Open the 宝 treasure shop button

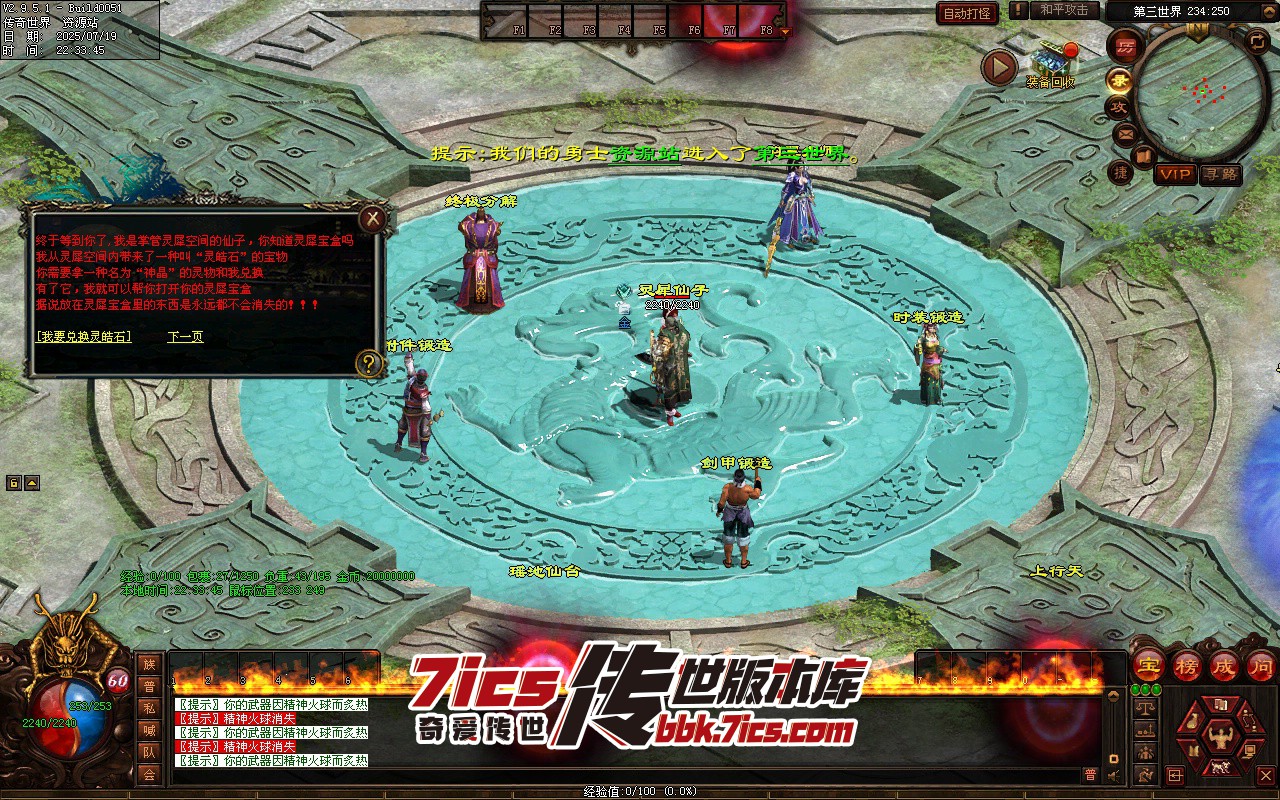click(1148, 665)
